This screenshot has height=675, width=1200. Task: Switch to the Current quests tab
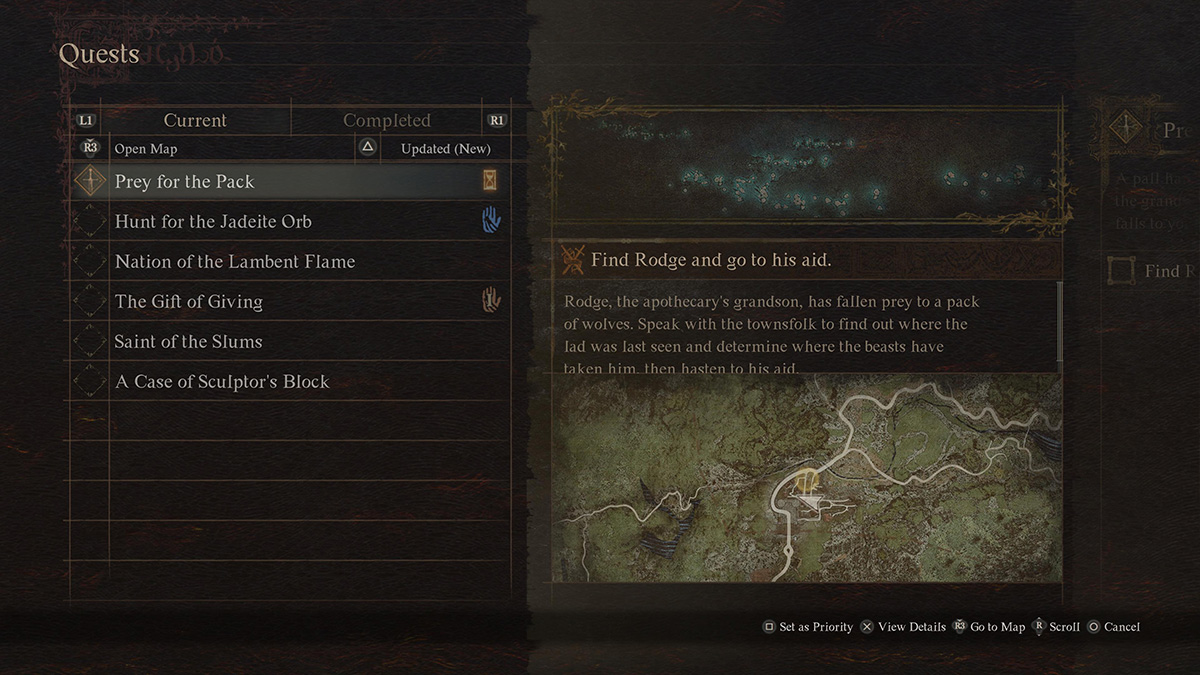tap(195, 120)
